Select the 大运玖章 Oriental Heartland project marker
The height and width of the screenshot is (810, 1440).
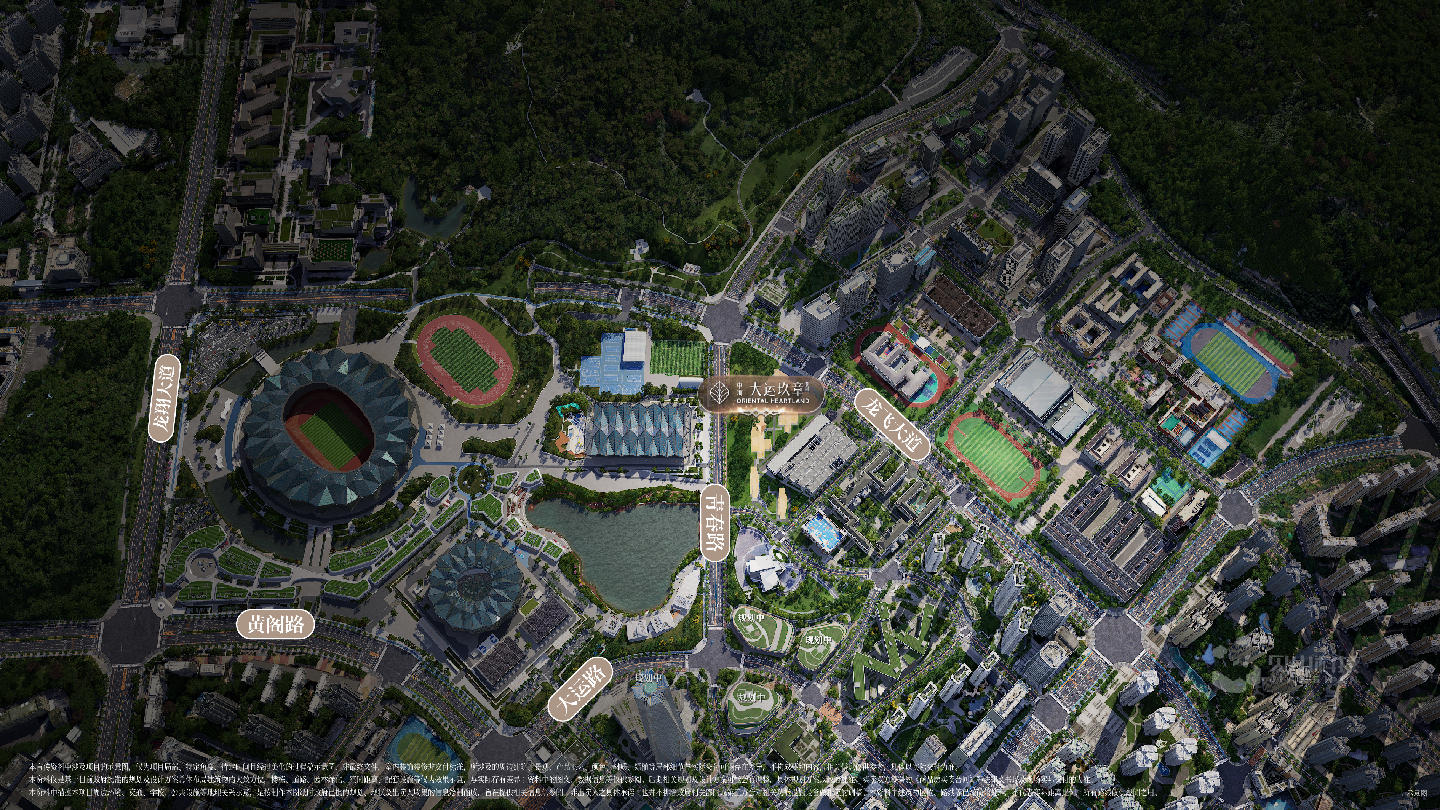(x=762, y=393)
